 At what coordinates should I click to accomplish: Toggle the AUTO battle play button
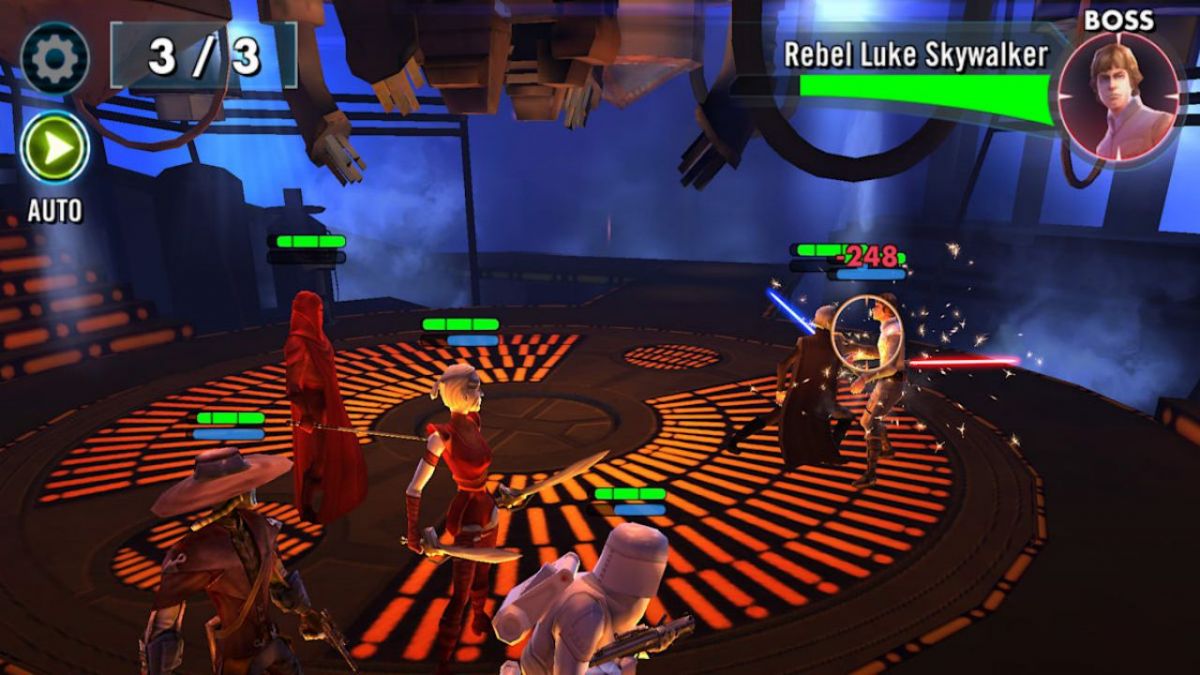(x=54, y=147)
